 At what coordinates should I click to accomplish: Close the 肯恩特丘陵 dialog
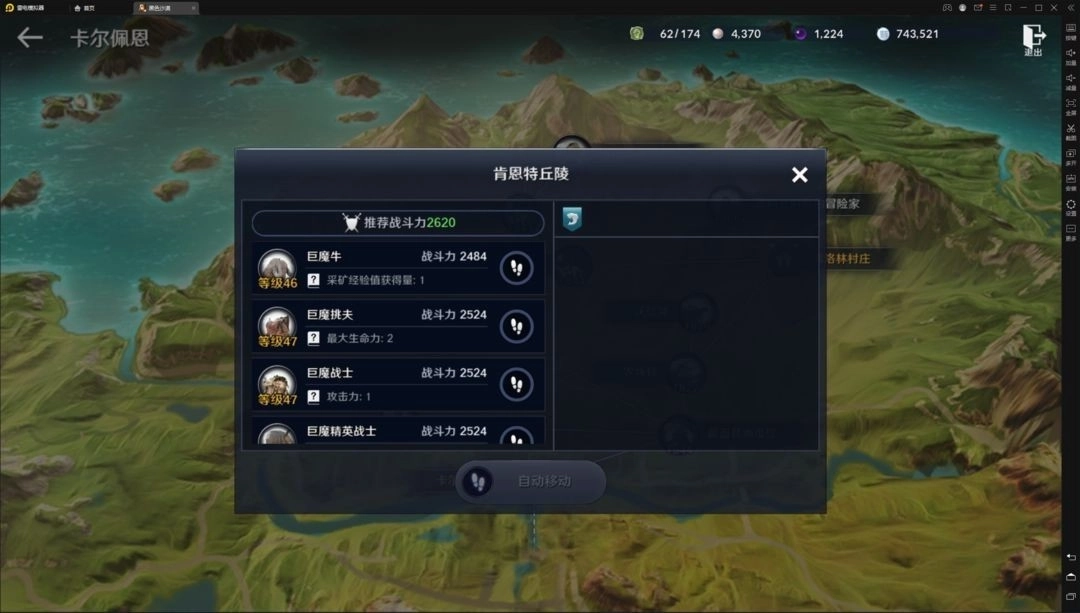(x=799, y=175)
